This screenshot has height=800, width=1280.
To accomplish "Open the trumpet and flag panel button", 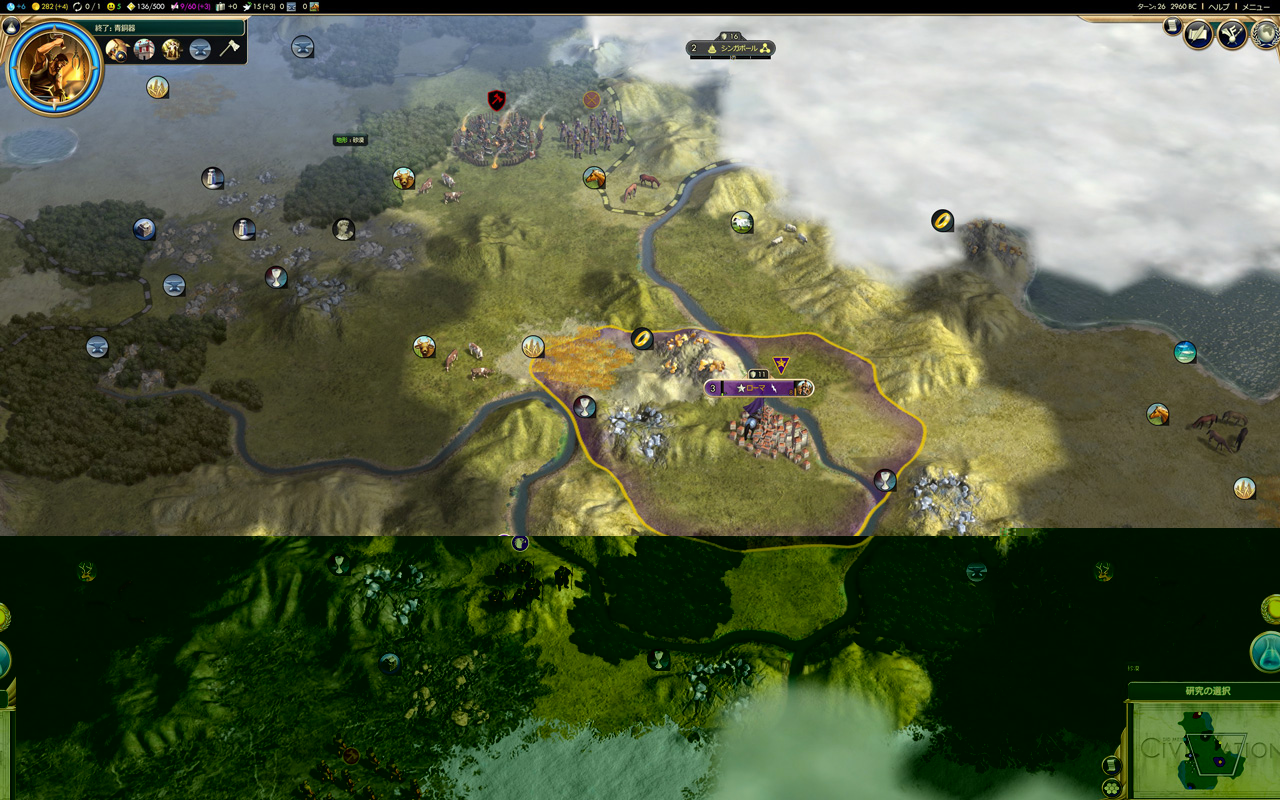I will pos(1231,36).
